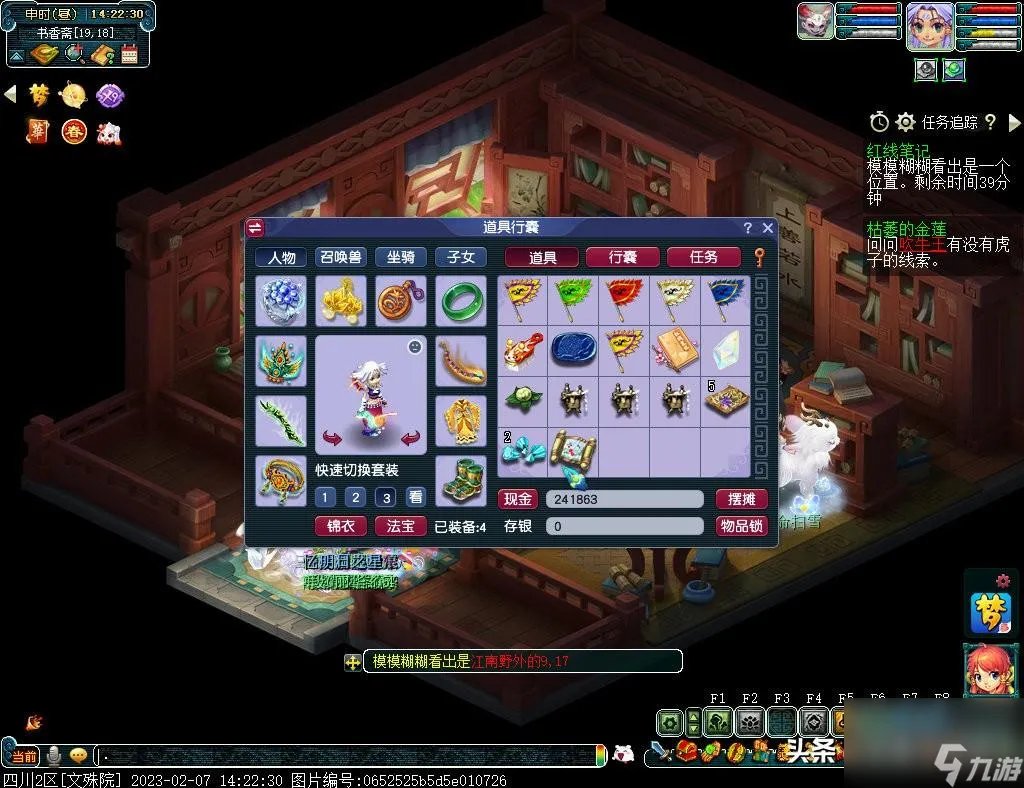The width and height of the screenshot is (1024, 788).
Task: Click the 看 button beside outfit sets
Action: pos(415,497)
